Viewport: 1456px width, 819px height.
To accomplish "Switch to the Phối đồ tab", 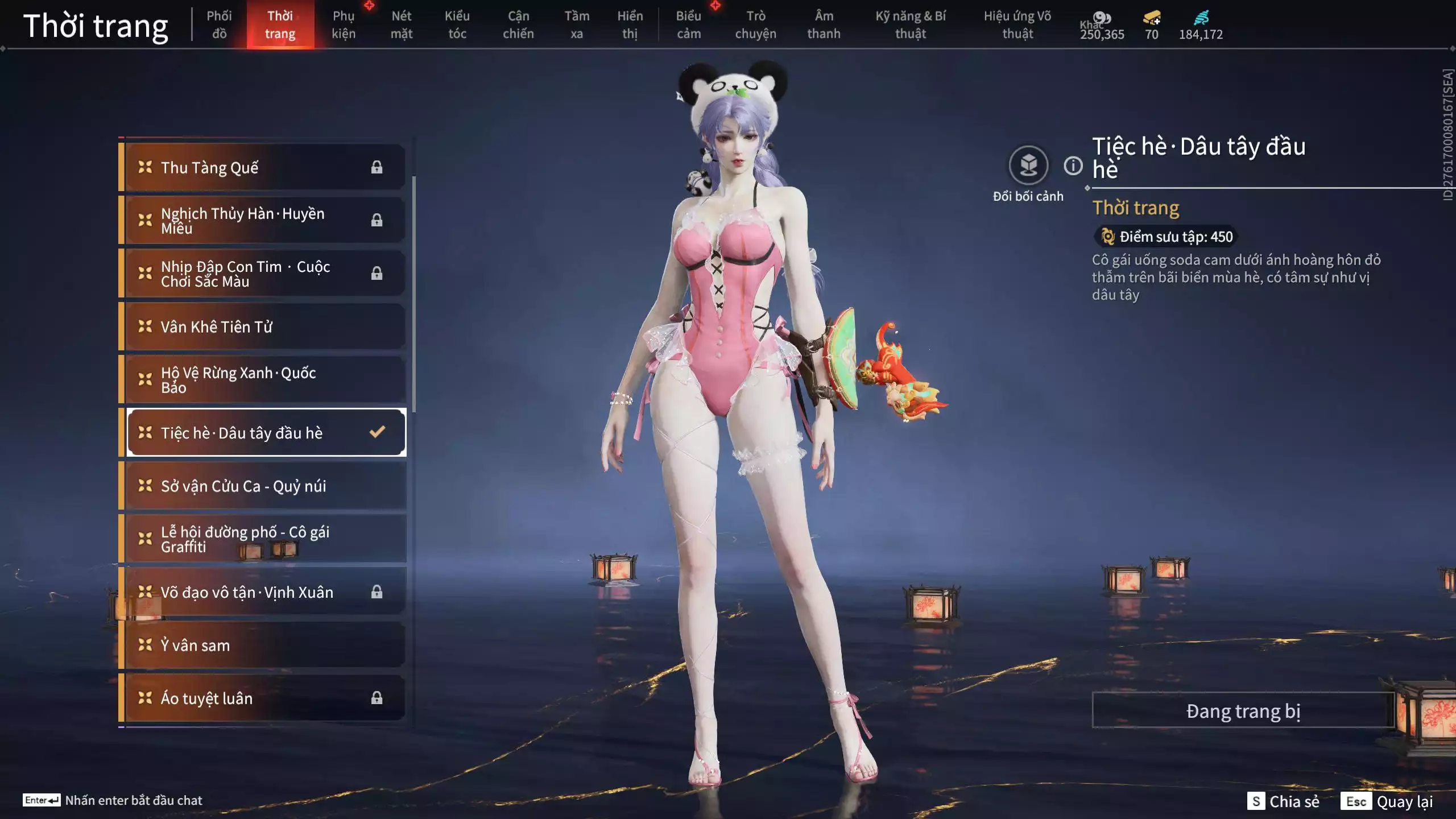I will (219, 24).
